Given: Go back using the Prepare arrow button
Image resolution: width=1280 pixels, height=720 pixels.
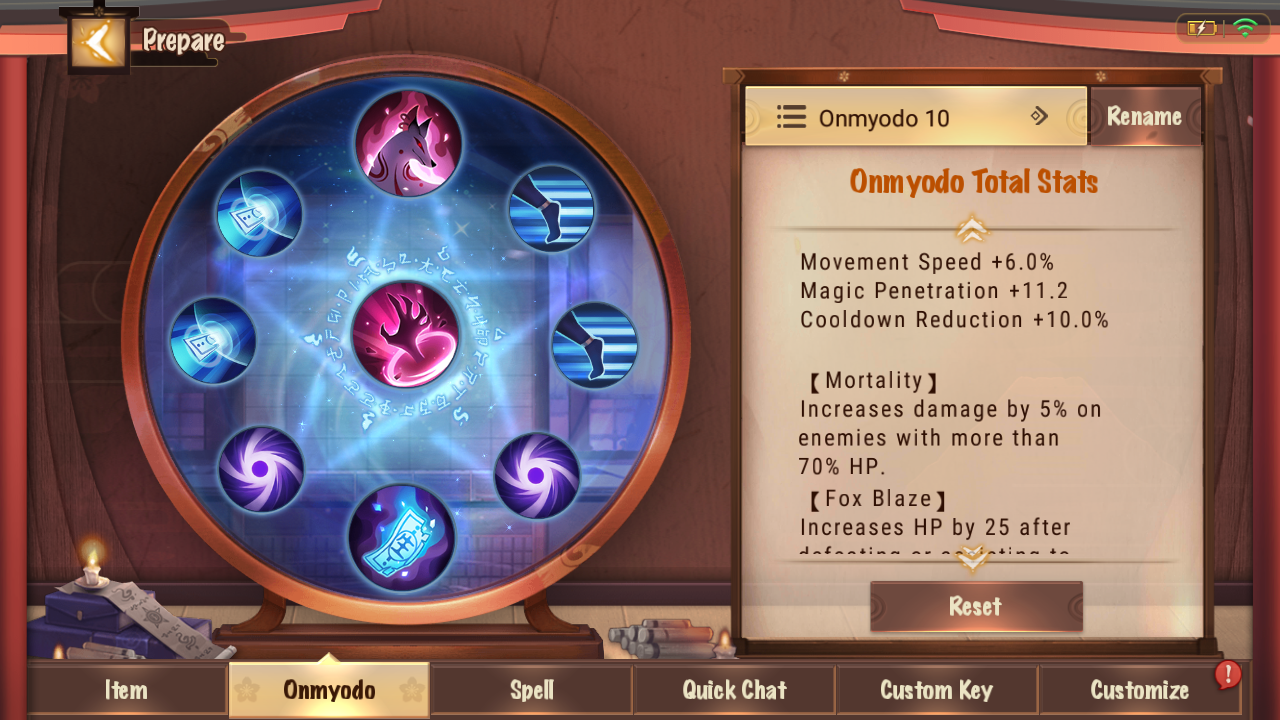Looking at the screenshot, I should [98, 42].
